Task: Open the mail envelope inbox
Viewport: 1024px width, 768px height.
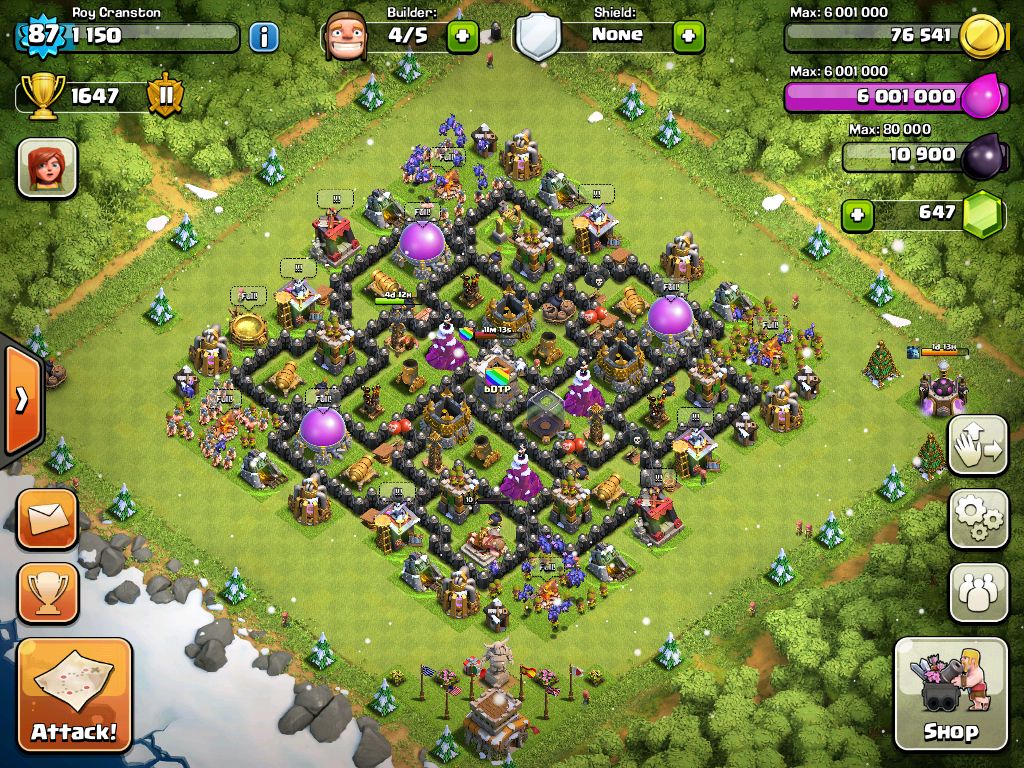Action: tap(46, 518)
